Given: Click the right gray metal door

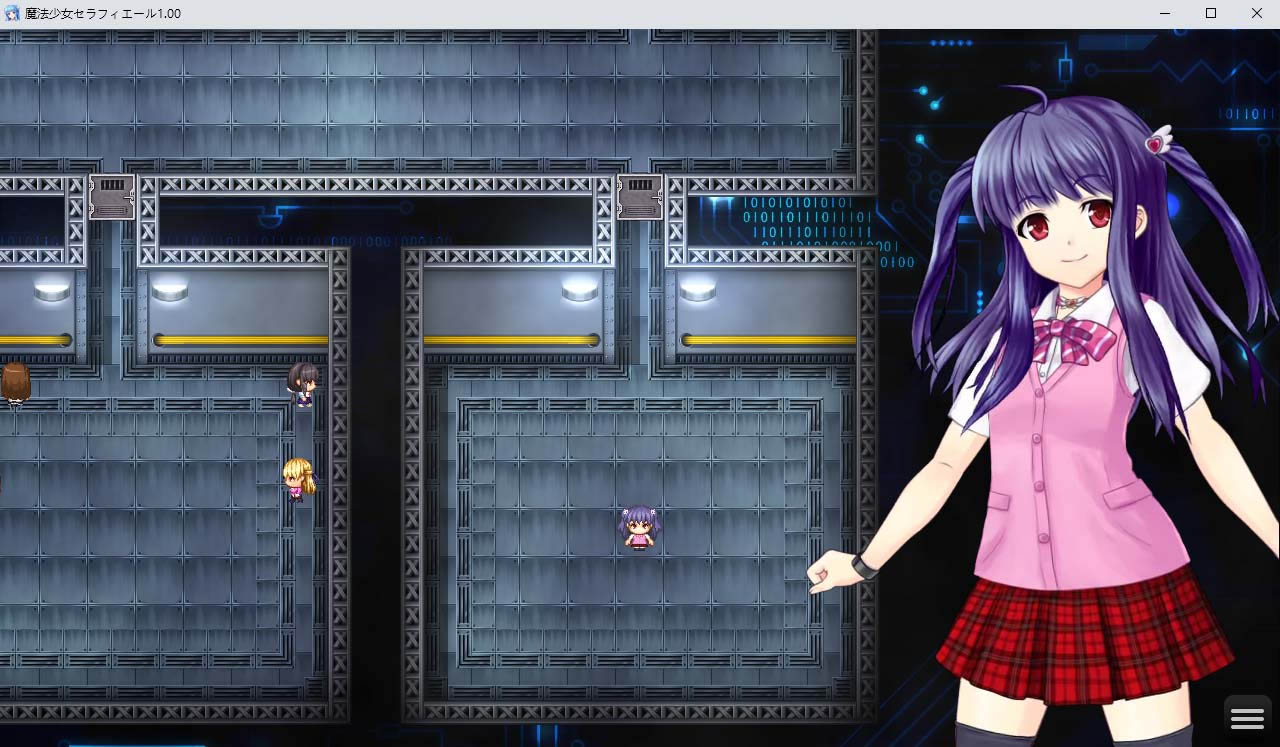Looking at the screenshot, I should [640, 193].
